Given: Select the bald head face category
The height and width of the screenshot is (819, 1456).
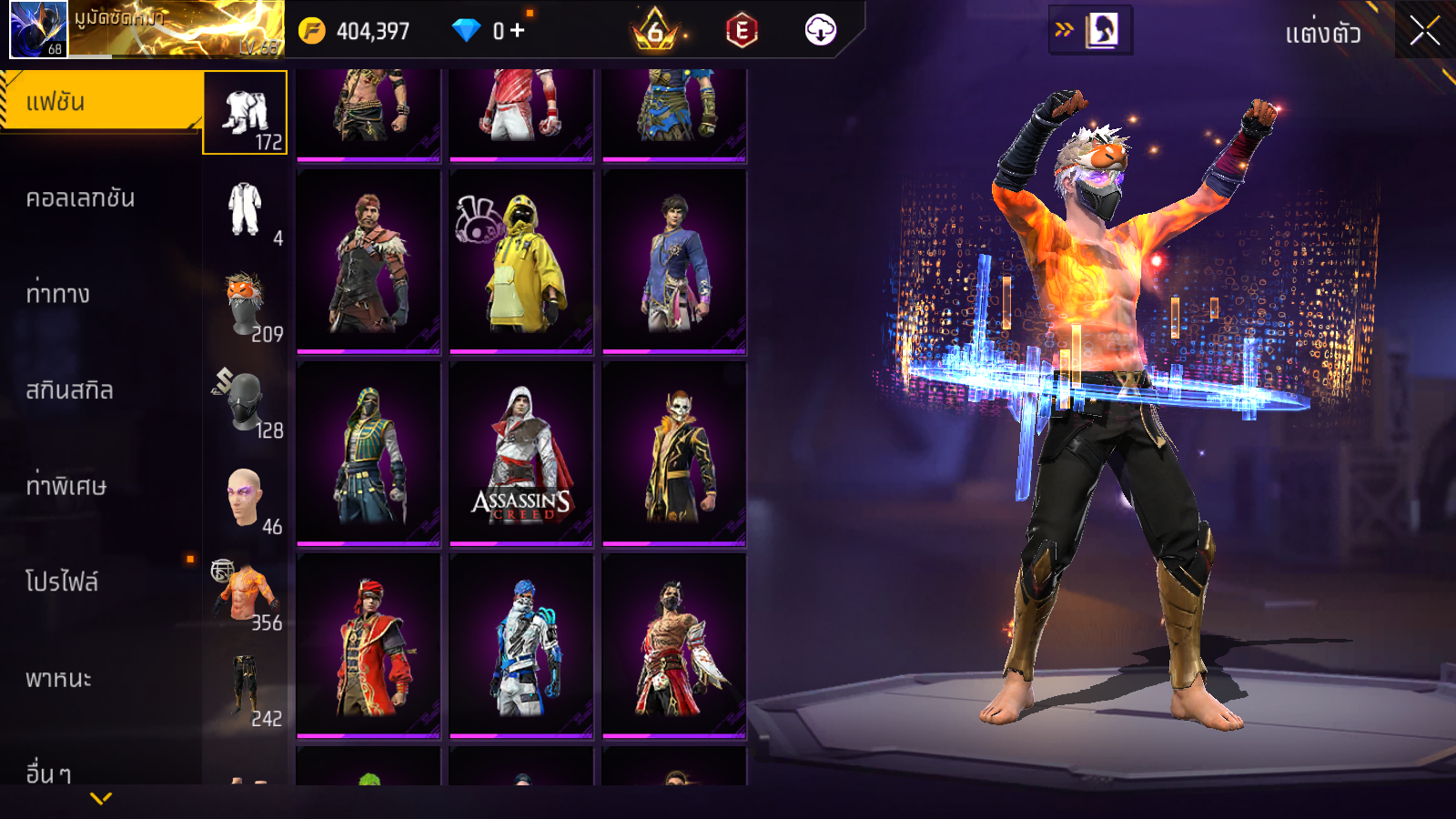Looking at the screenshot, I should pos(245,498).
